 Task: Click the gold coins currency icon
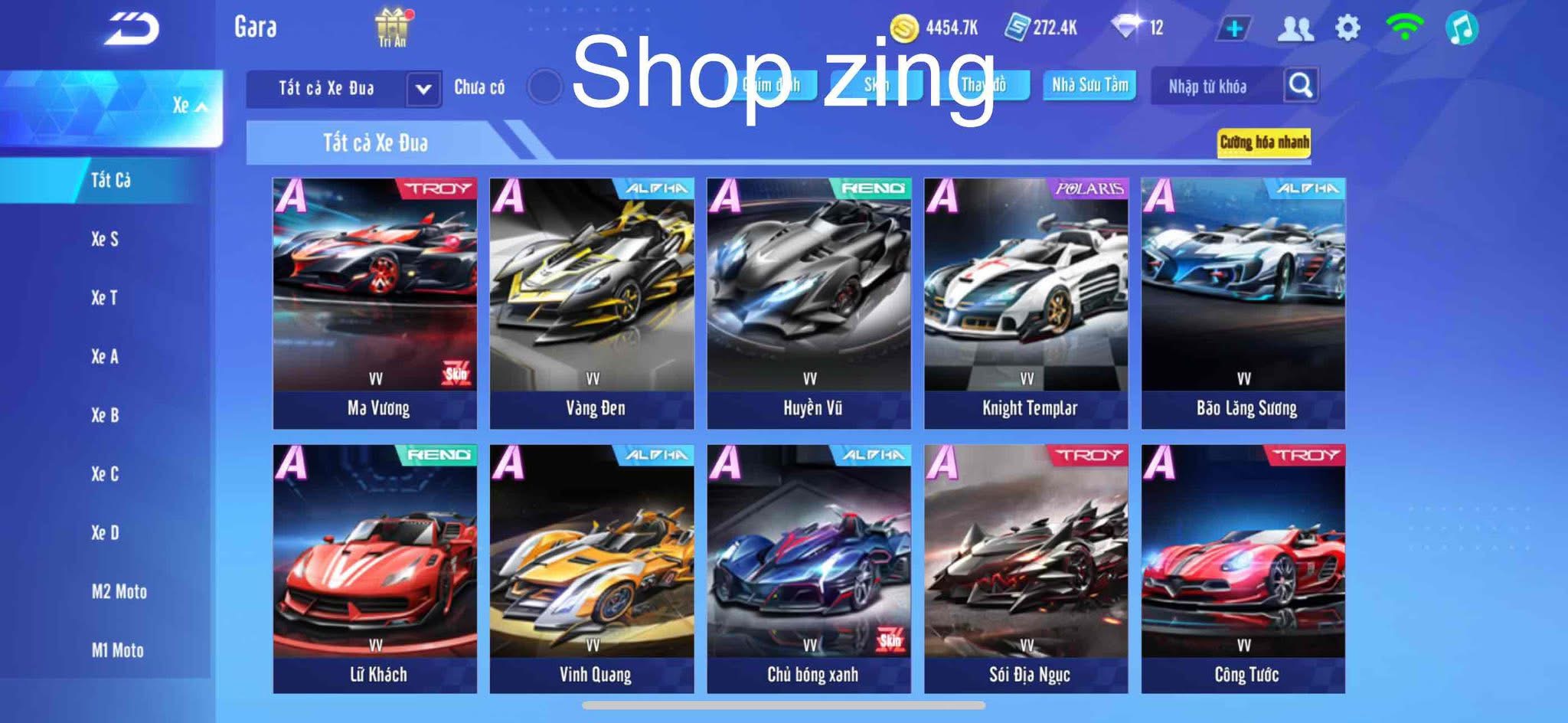pos(903,26)
